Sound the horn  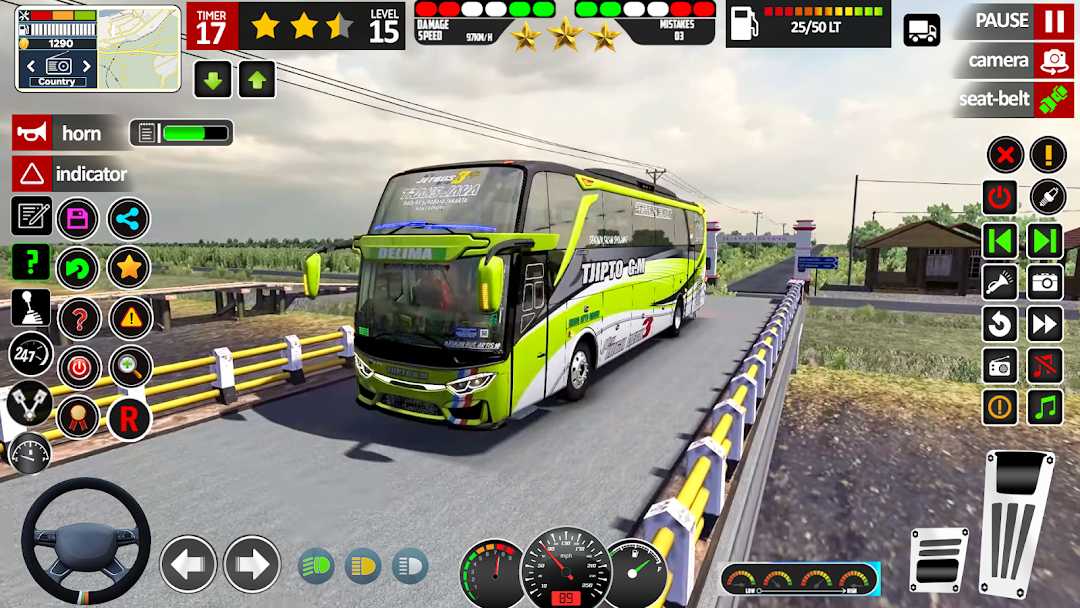[32, 133]
